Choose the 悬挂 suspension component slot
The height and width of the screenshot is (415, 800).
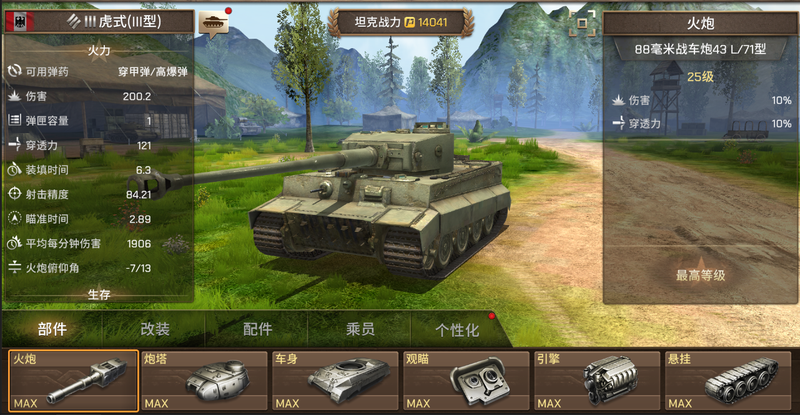pos(727,381)
